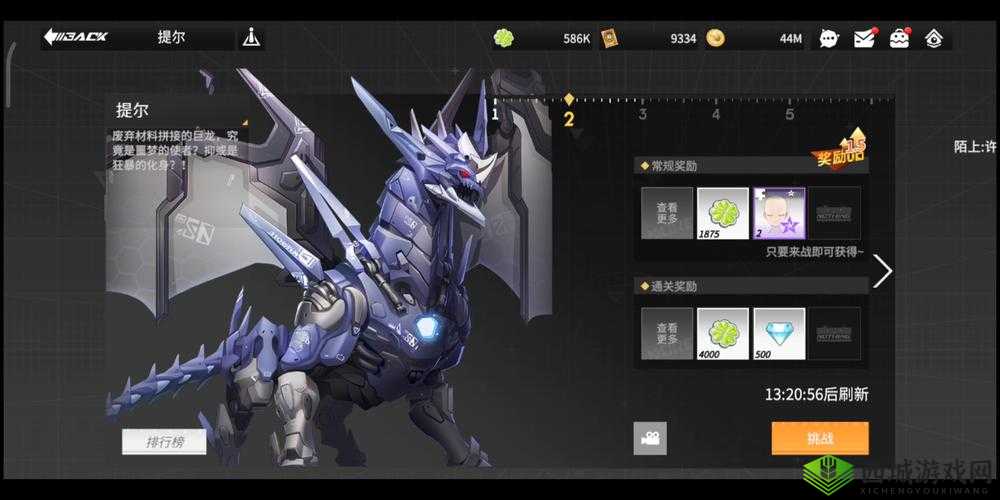The height and width of the screenshot is (500, 1000).
Task: Start the fight with 挑战 button
Action: (819, 438)
